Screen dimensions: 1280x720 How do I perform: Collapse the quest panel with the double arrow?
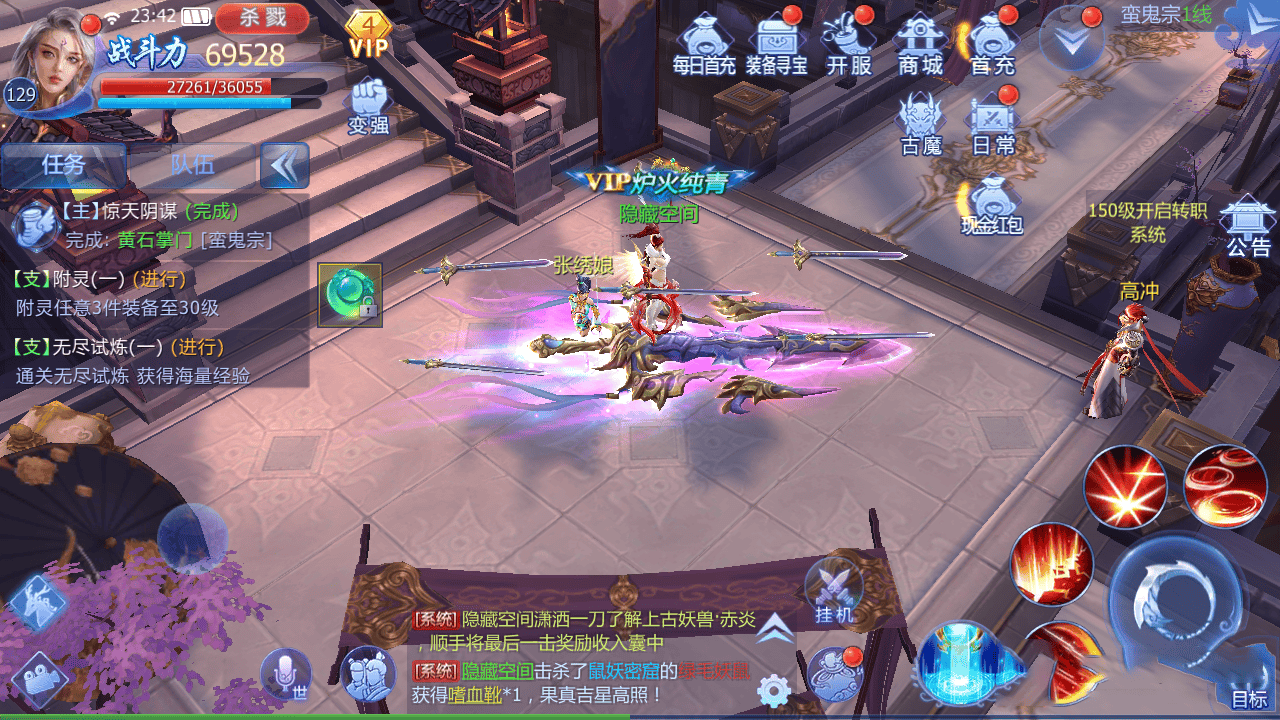click(x=284, y=165)
